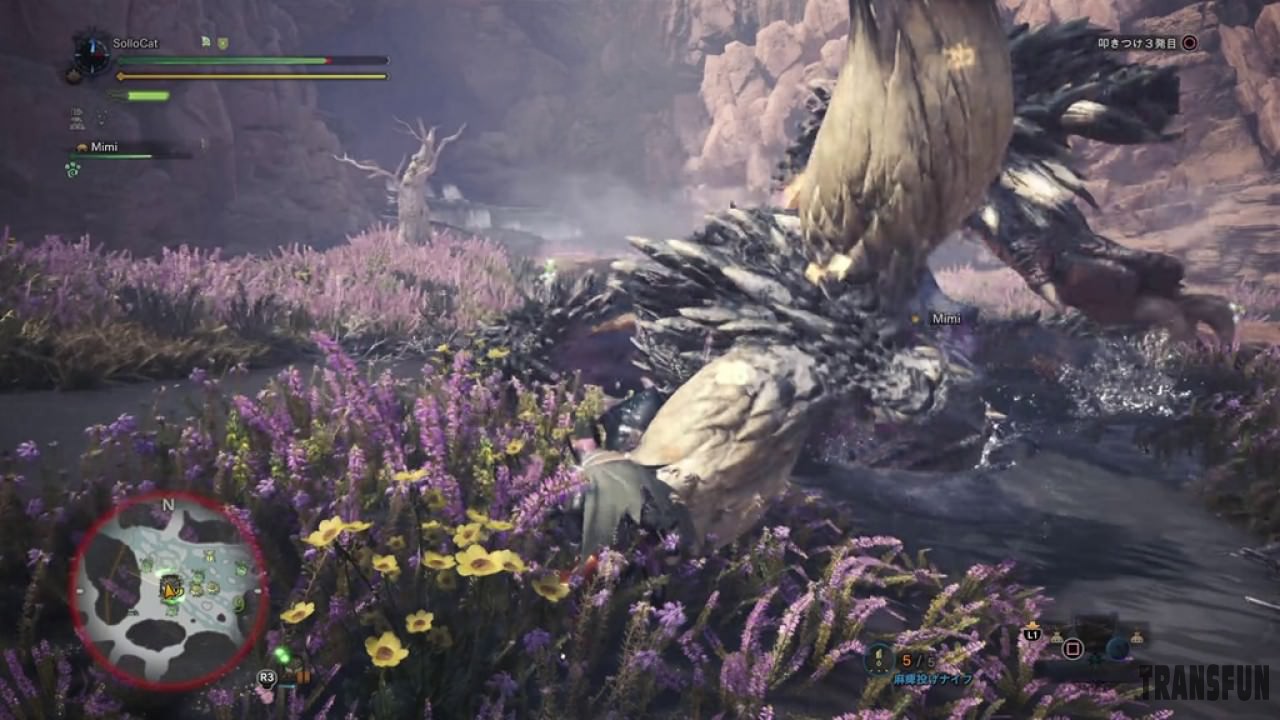Click the yellow shield buff icon
Viewport: 1280px width, 720px height.
[223, 43]
